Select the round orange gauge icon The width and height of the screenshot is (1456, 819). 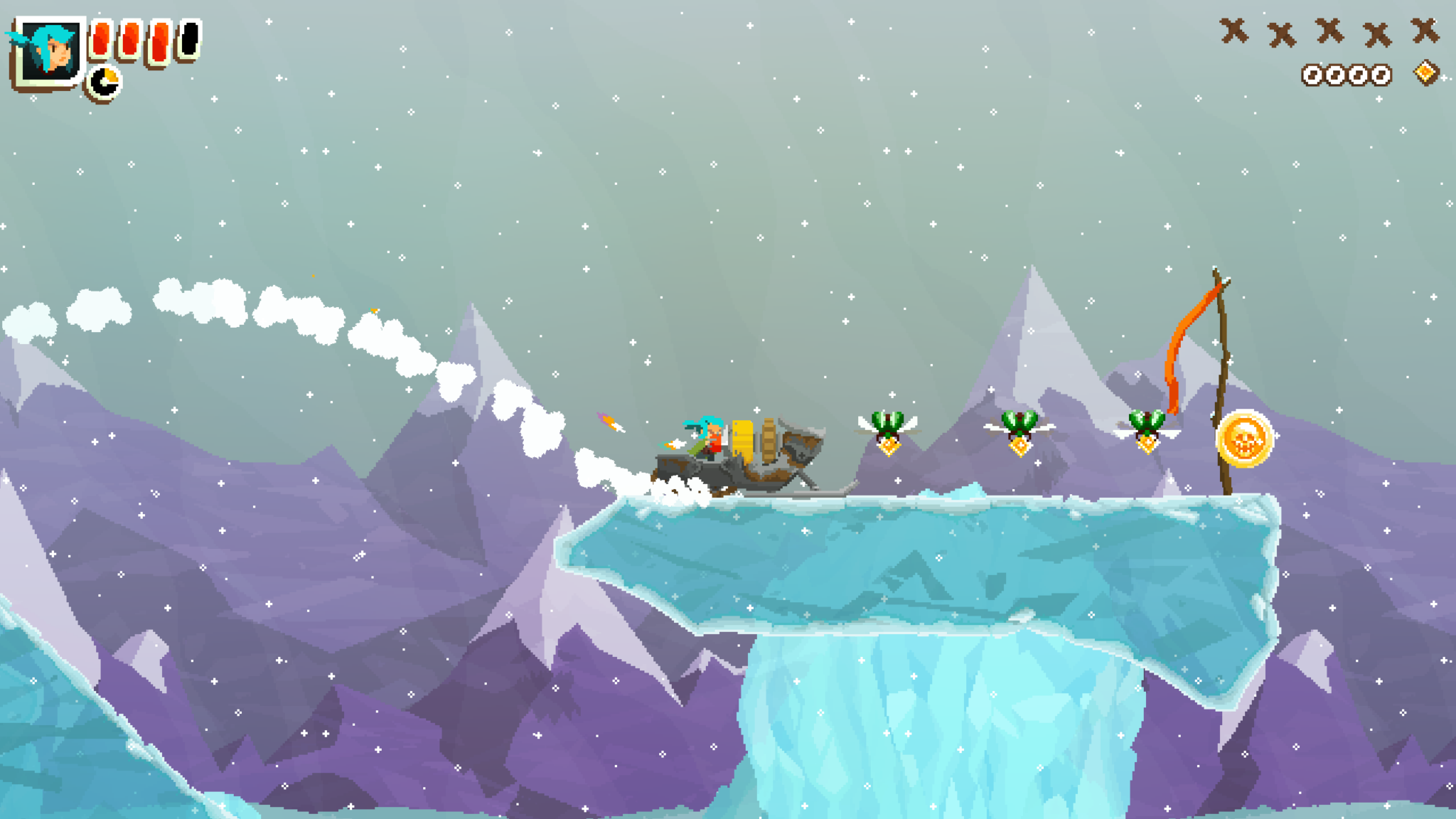coord(105,82)
